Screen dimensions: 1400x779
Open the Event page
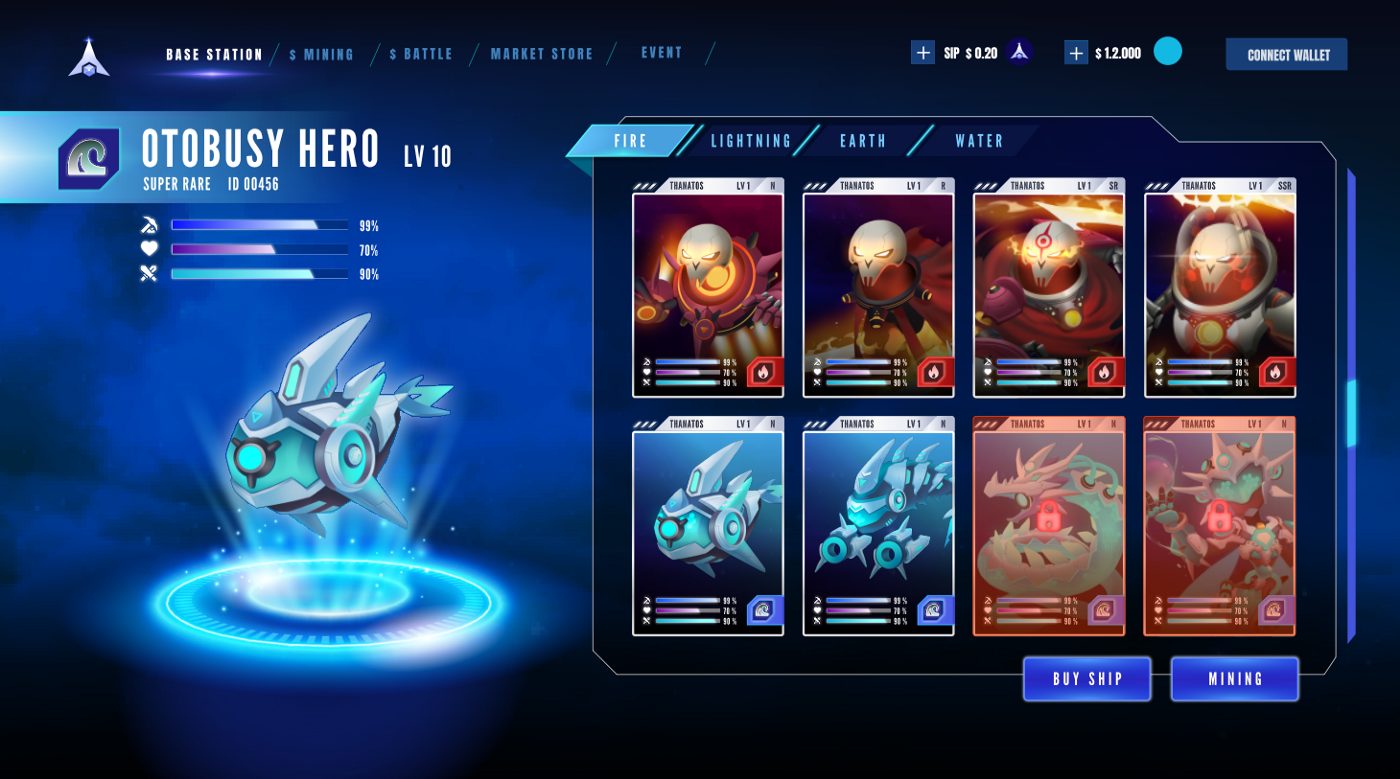click(662, 53)
